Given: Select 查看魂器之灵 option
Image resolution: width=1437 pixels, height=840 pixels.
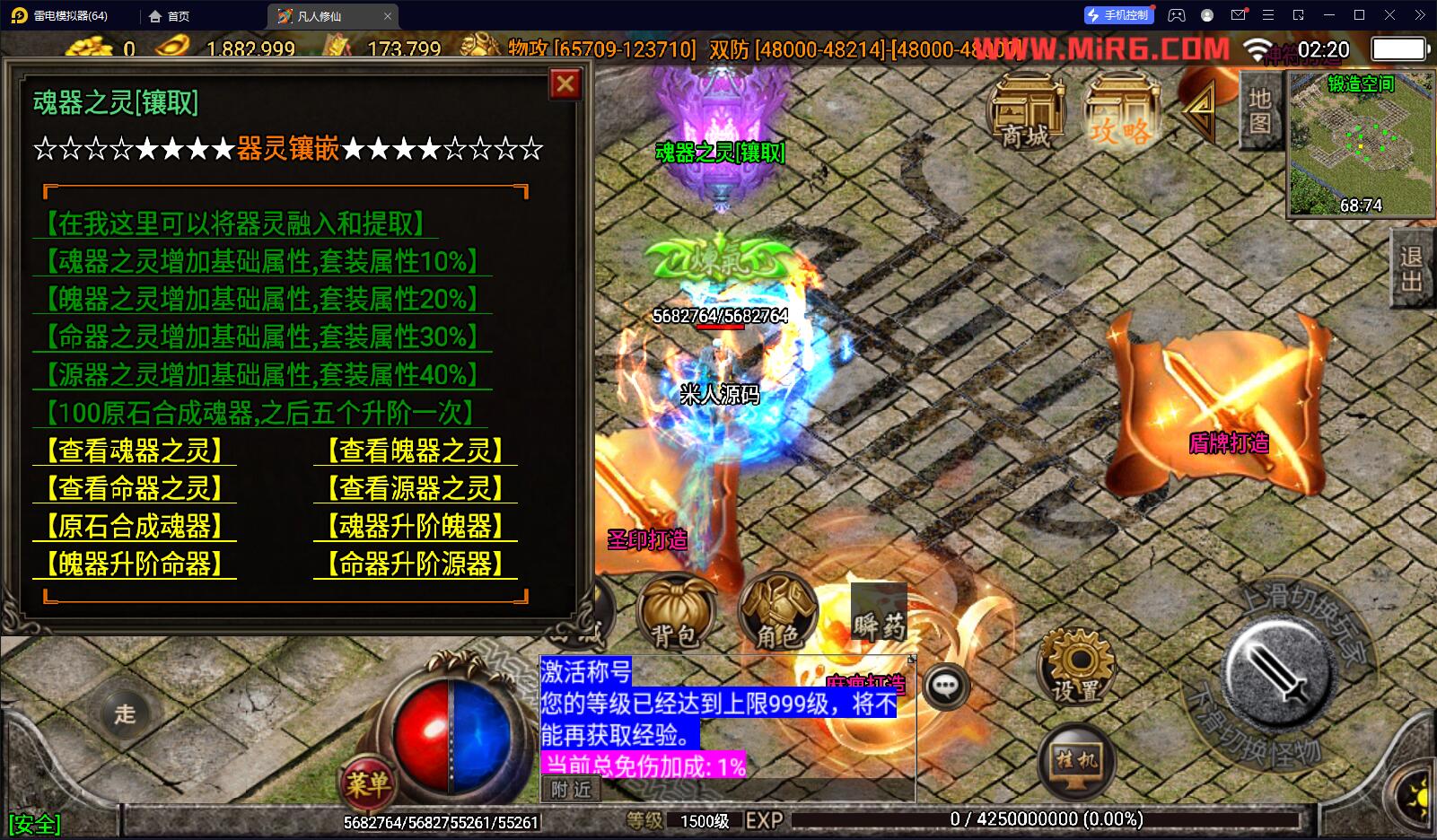Looking at the screenshot, I should [135, 451].
